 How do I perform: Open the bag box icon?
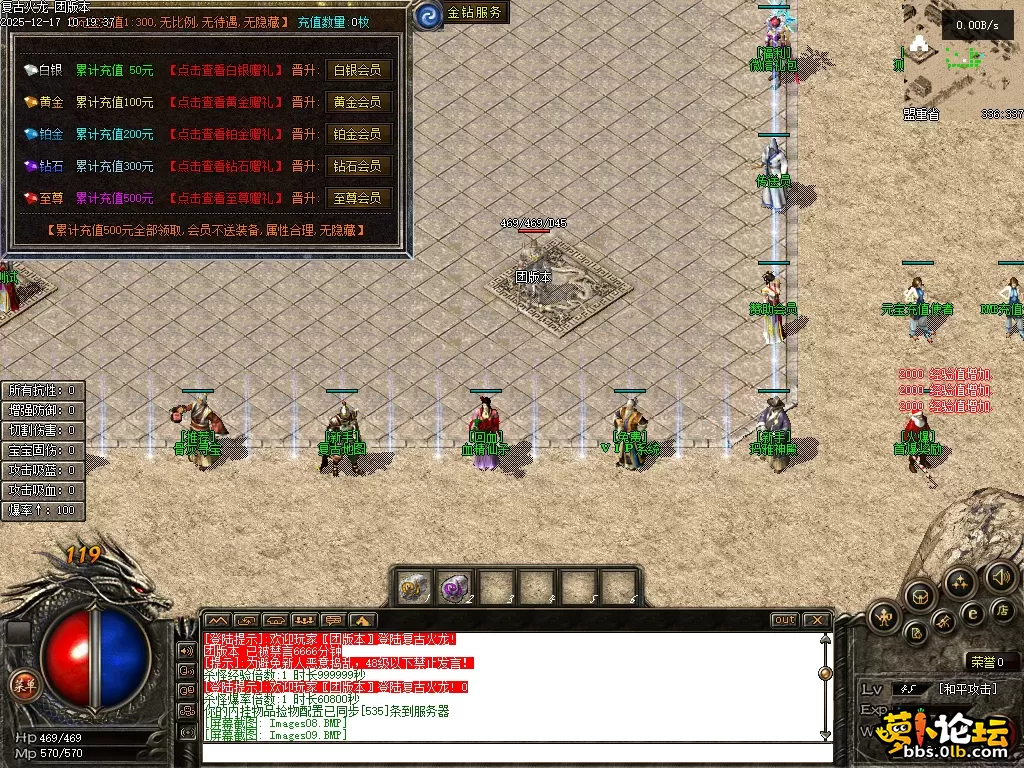919,597
